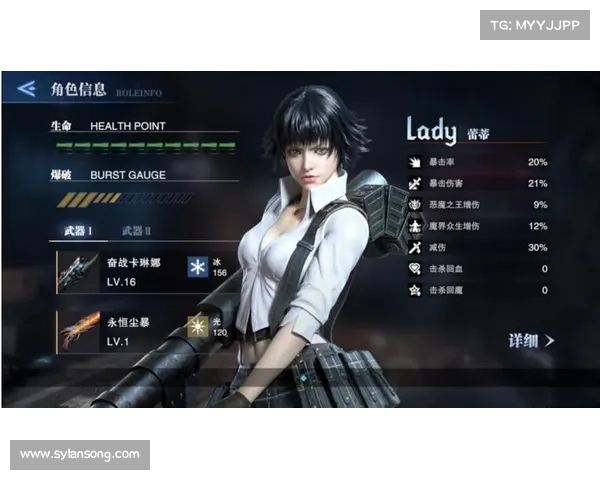Click the TG: MYYJJPP label
Viewport: 600px width, 480px height.
534,24
